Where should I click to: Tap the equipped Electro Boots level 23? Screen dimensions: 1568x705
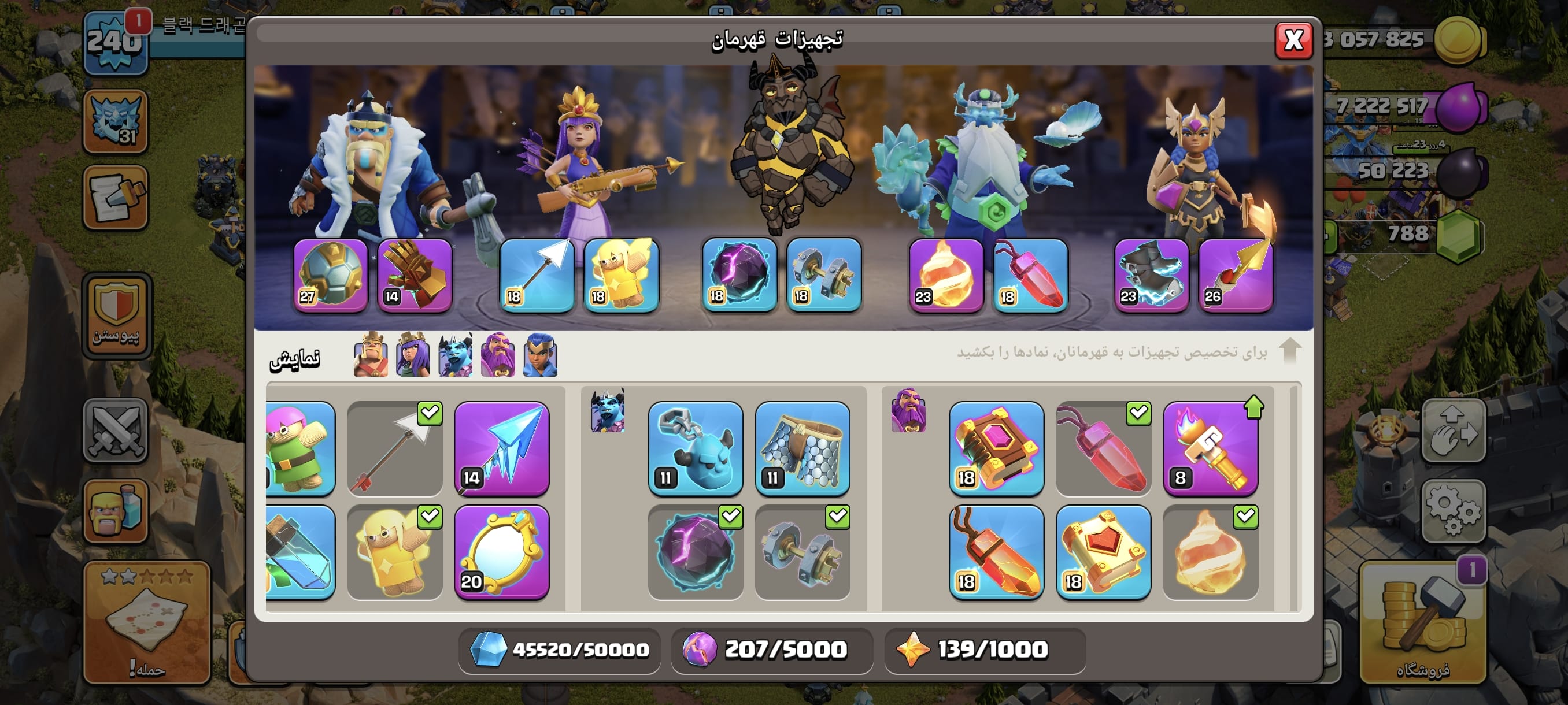[1151, 276]
